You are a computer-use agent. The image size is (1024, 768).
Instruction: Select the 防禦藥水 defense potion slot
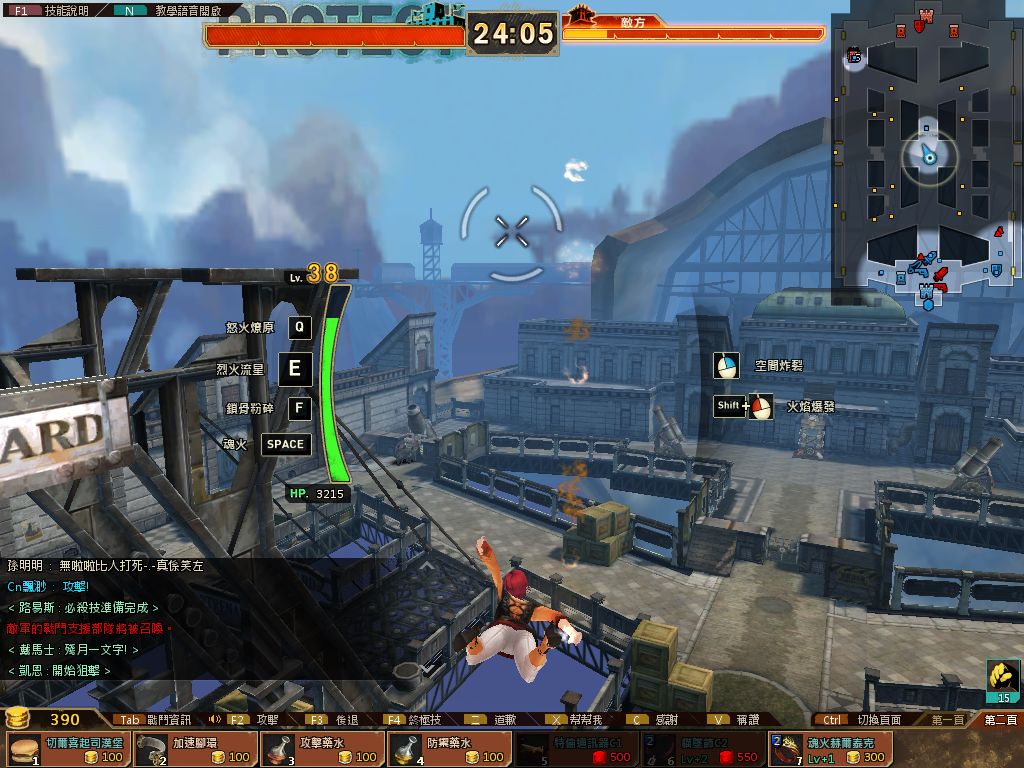point(449,749)
